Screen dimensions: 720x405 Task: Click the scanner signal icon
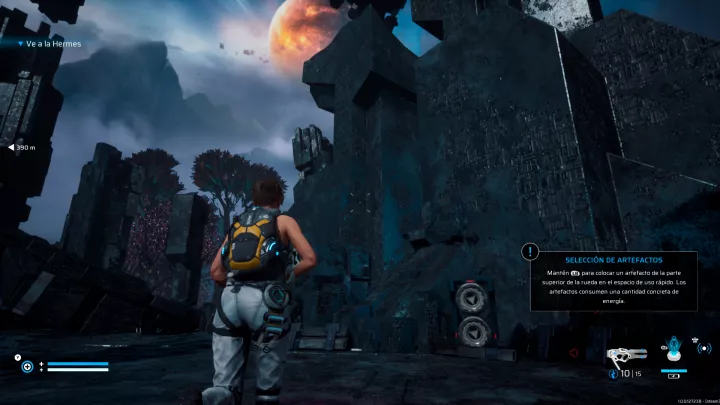coord(703,349)
